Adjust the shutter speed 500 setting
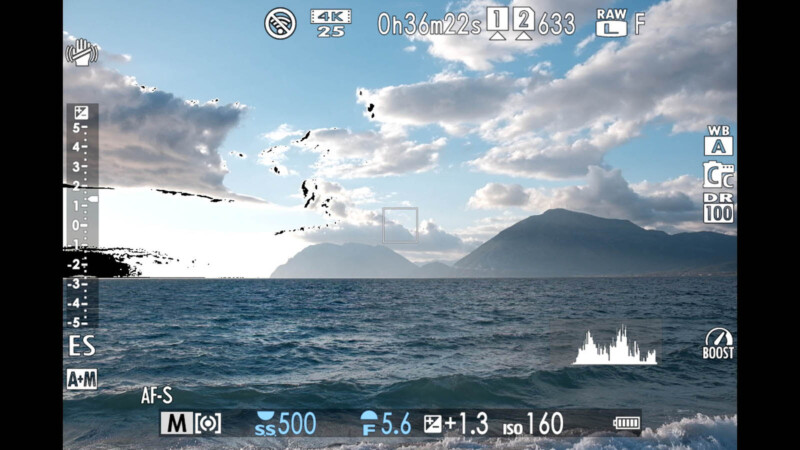The height and width of the screenshot is (450, 800). click(x=286, y=423)
